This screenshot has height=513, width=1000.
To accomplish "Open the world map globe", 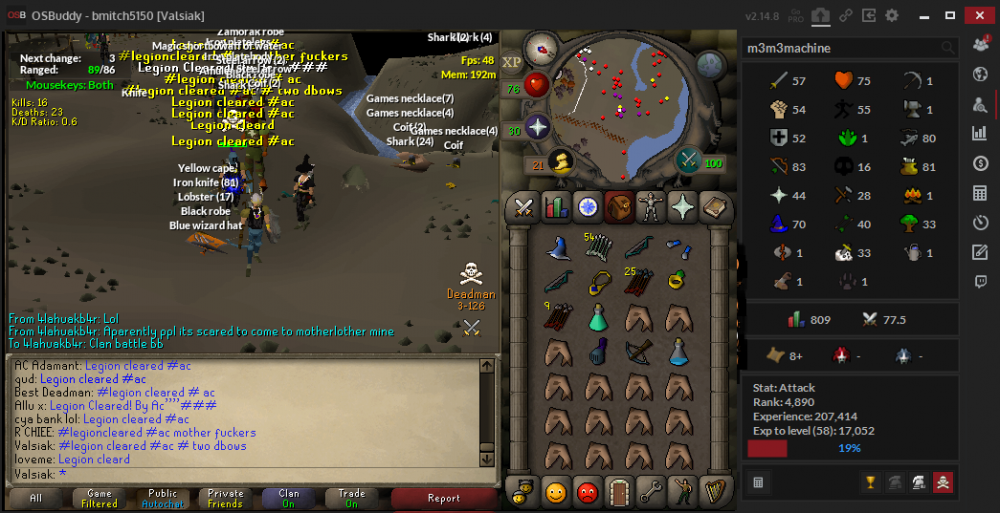I will pos(710,65).
